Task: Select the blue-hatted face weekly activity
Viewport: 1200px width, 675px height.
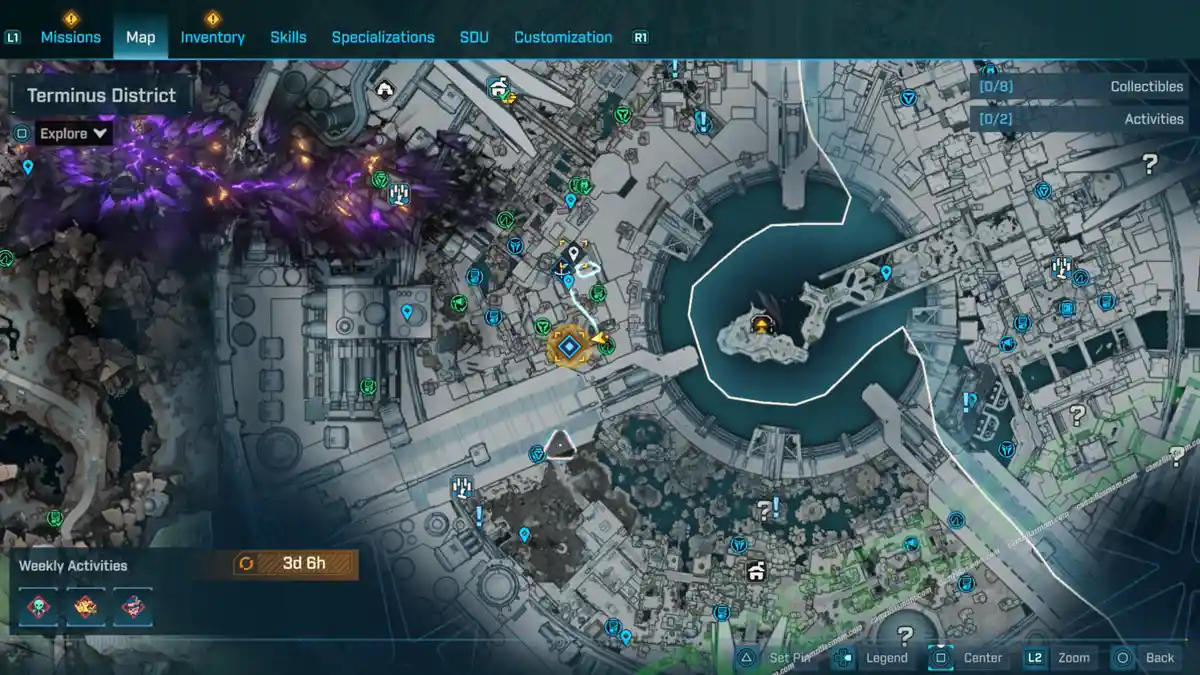Action: pyautogui.click(x=133, y=607)
